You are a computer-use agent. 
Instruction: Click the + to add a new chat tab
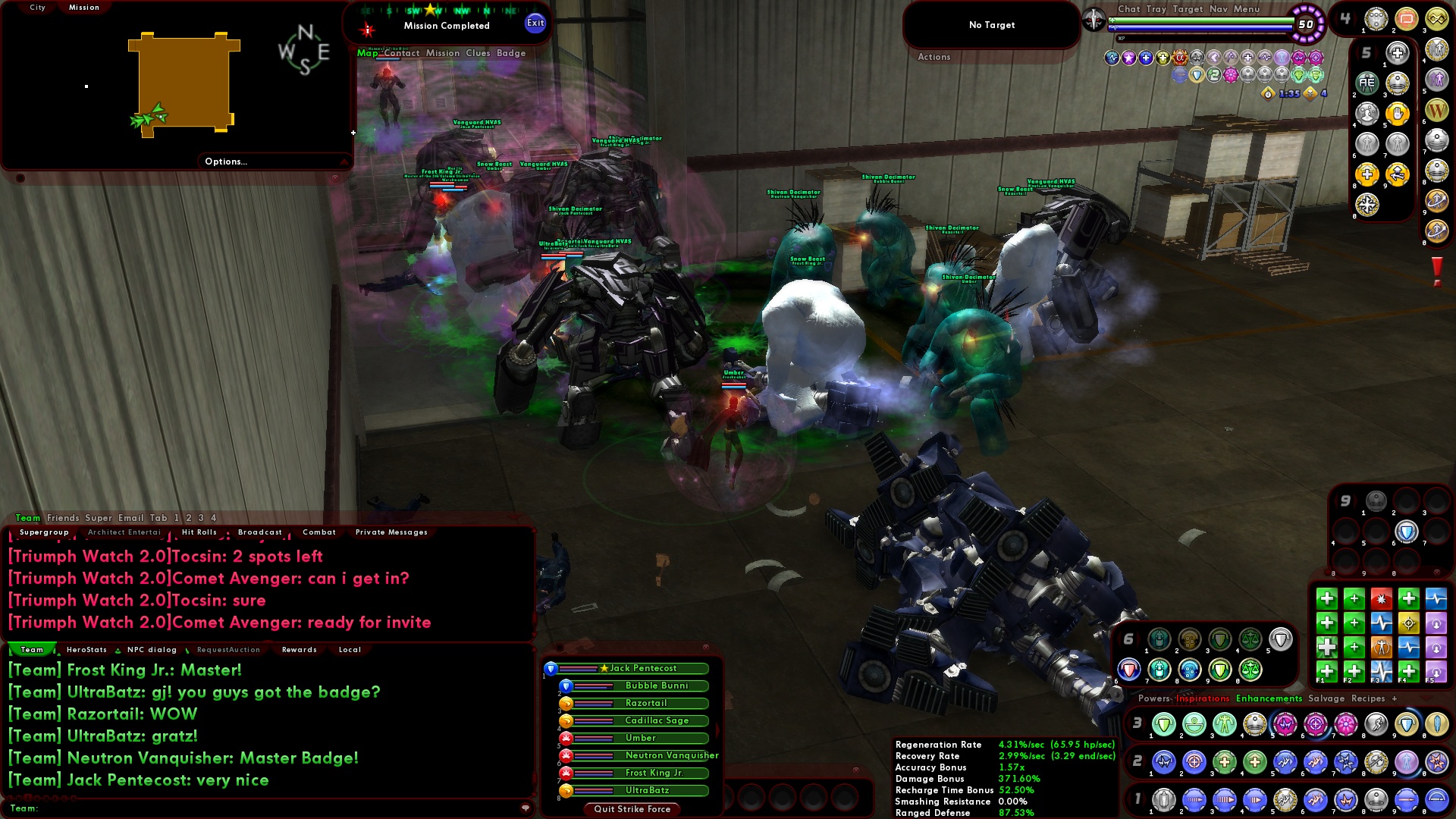point(1395,698)
